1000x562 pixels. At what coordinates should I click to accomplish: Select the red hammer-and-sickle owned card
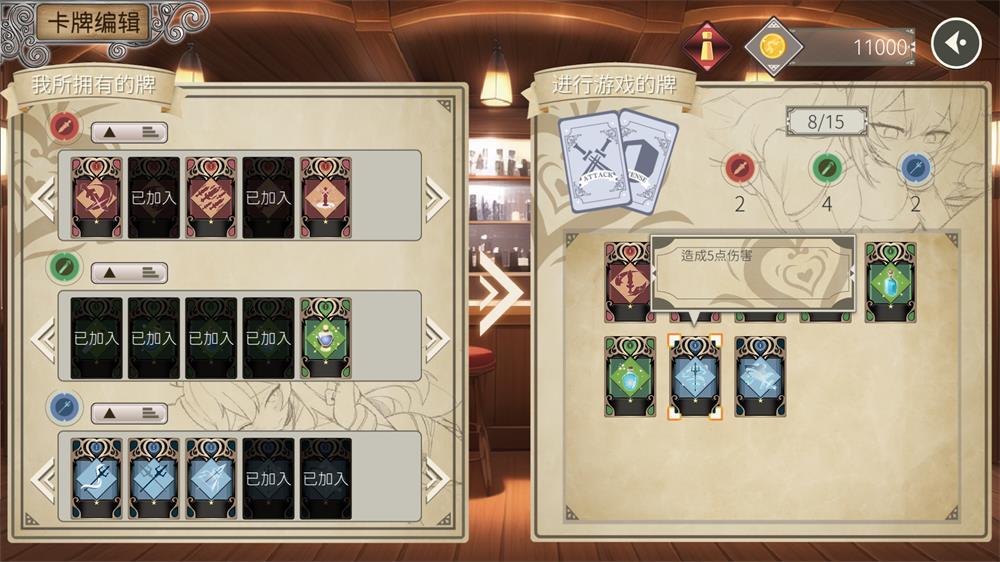tap(97, 197)
